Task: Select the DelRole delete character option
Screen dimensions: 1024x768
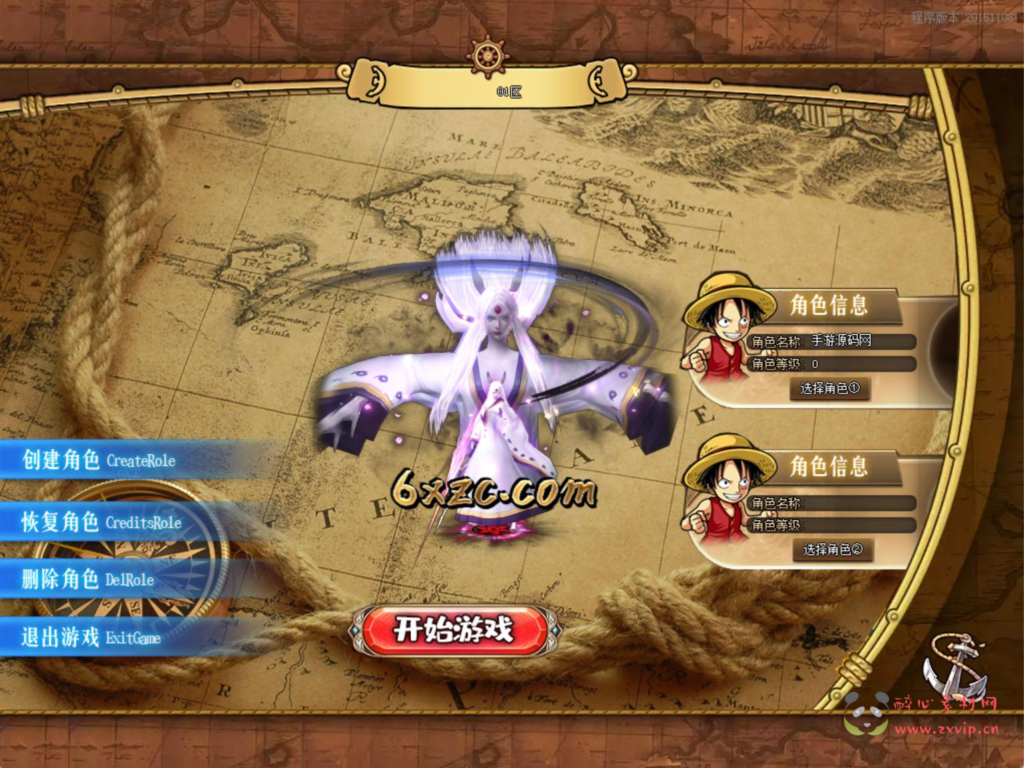Action: [x=90, y=579]
